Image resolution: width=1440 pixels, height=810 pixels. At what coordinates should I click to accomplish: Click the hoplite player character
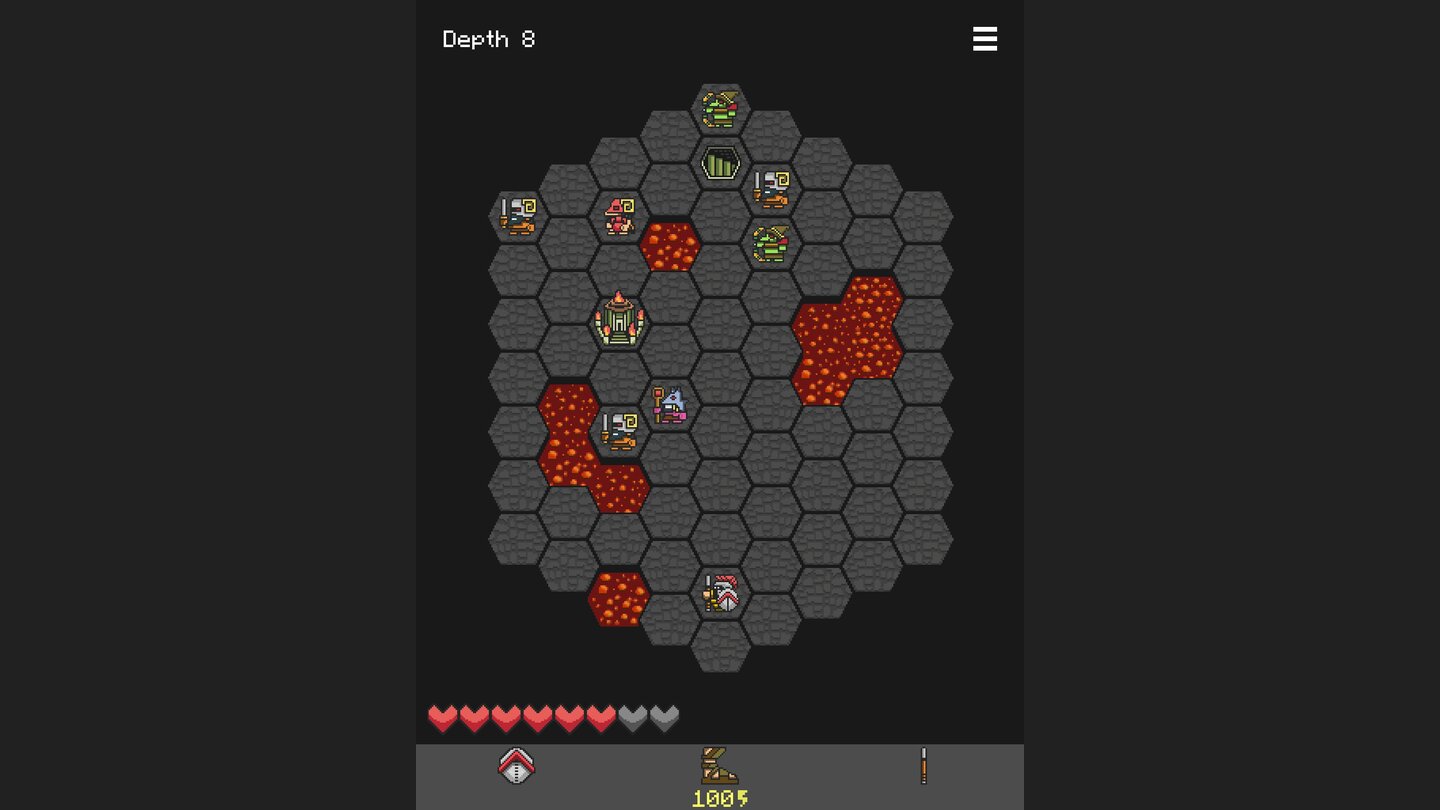coord(720,592)
